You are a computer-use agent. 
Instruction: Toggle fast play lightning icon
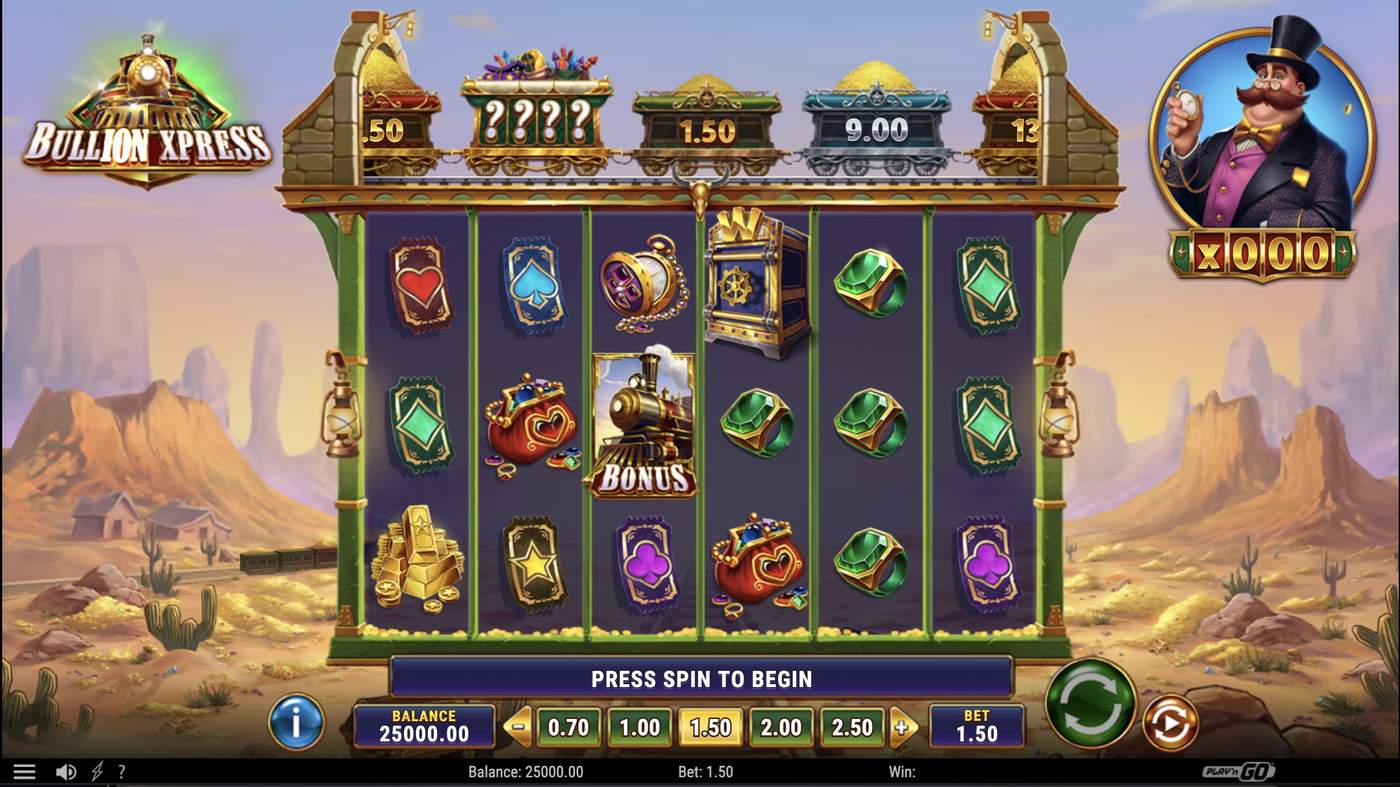pos(96,770)
